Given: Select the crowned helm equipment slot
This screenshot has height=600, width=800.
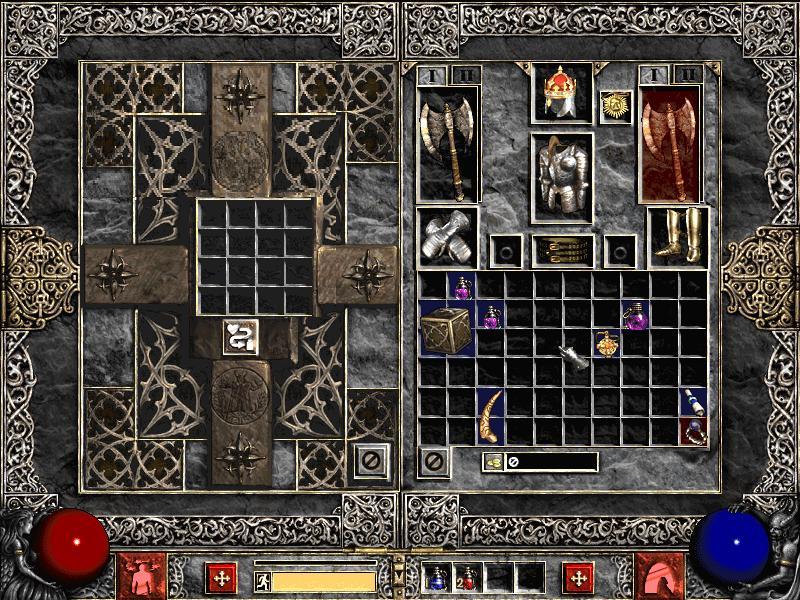Looking at the screenshot, I should click(x=562, y=94).
